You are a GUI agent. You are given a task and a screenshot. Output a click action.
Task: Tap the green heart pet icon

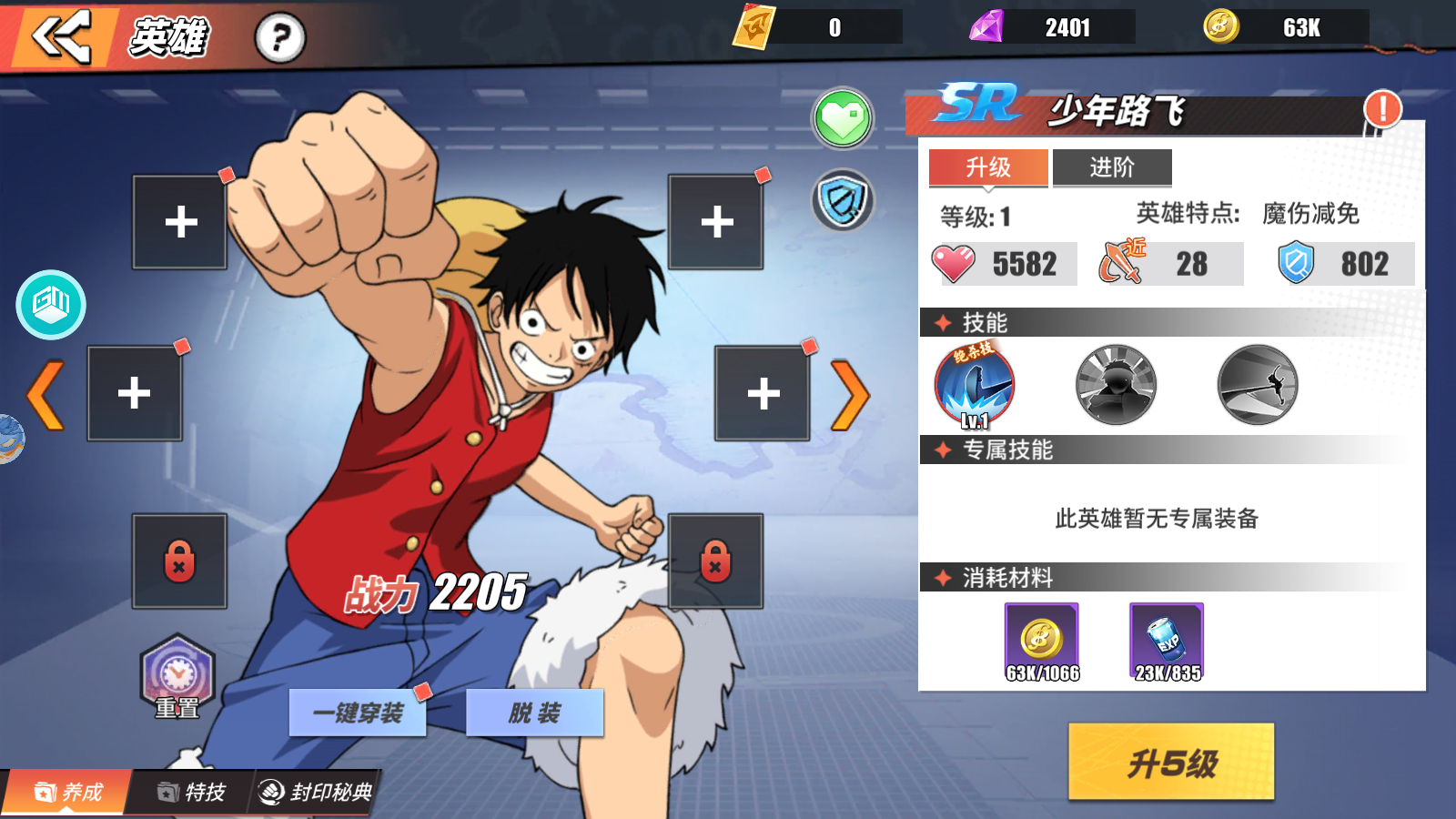pos(843,119)
